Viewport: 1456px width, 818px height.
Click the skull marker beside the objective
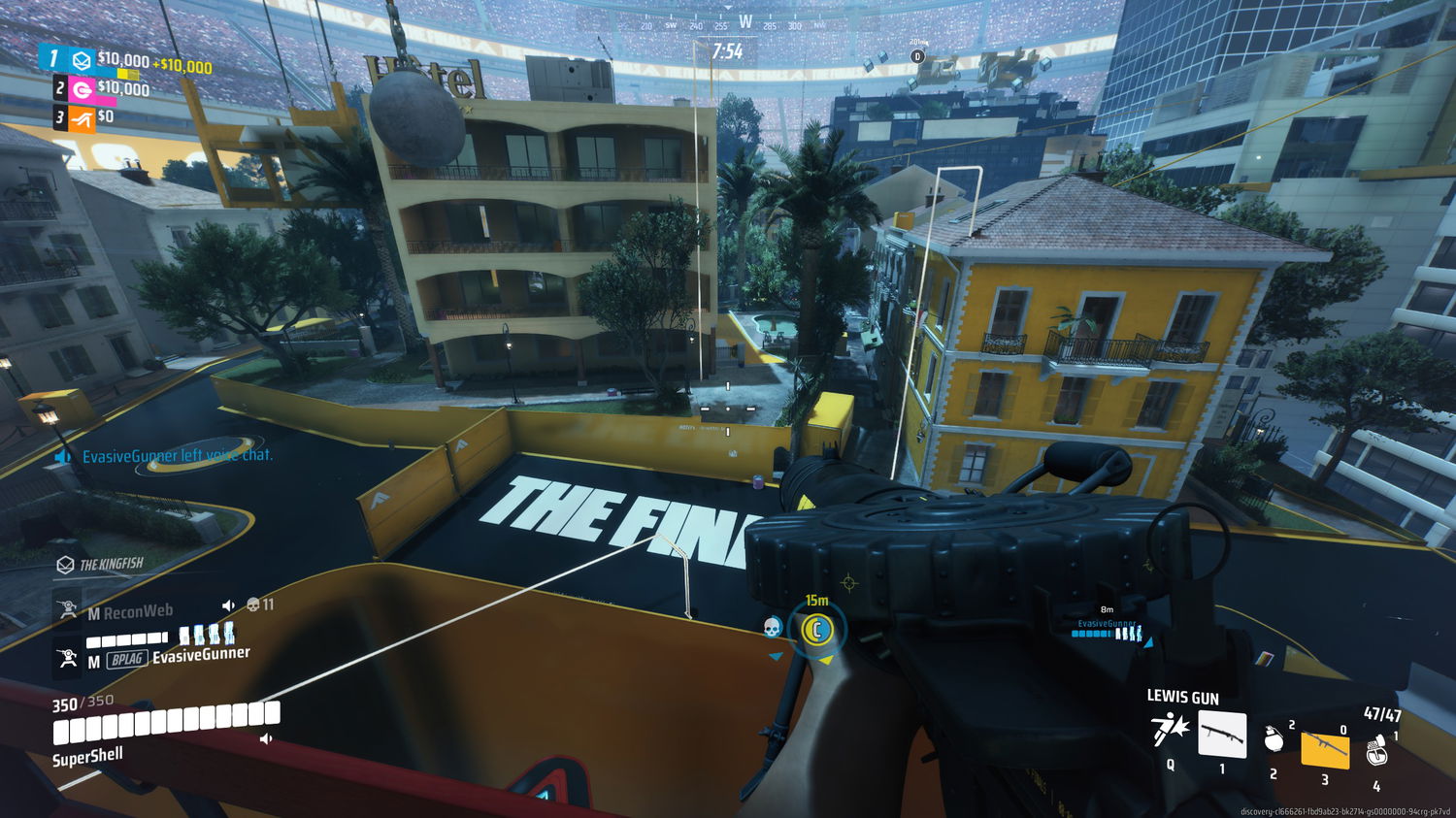pyautogui.click(x=773, y=628)
